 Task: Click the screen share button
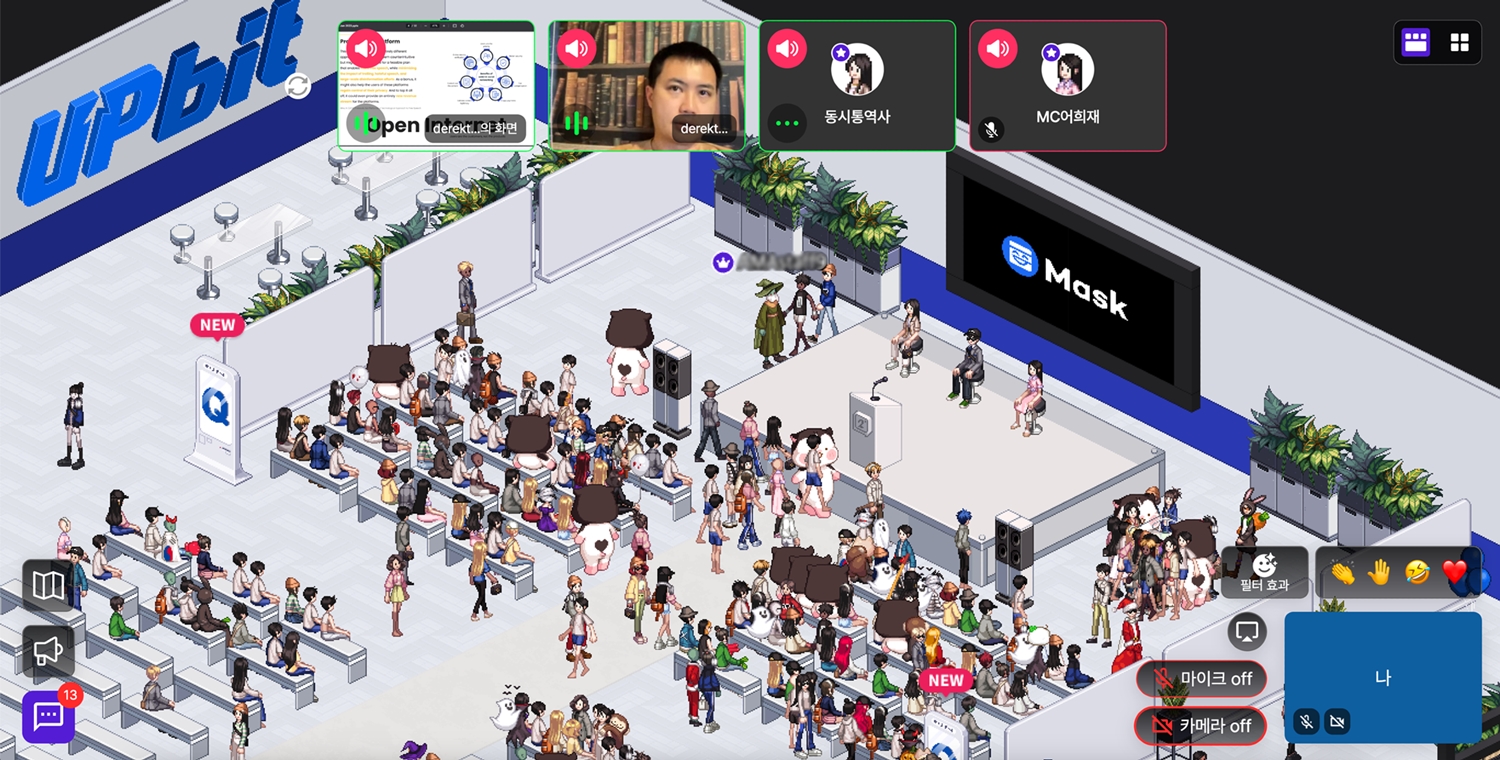pyautogui.click(x=1247, y=632)
